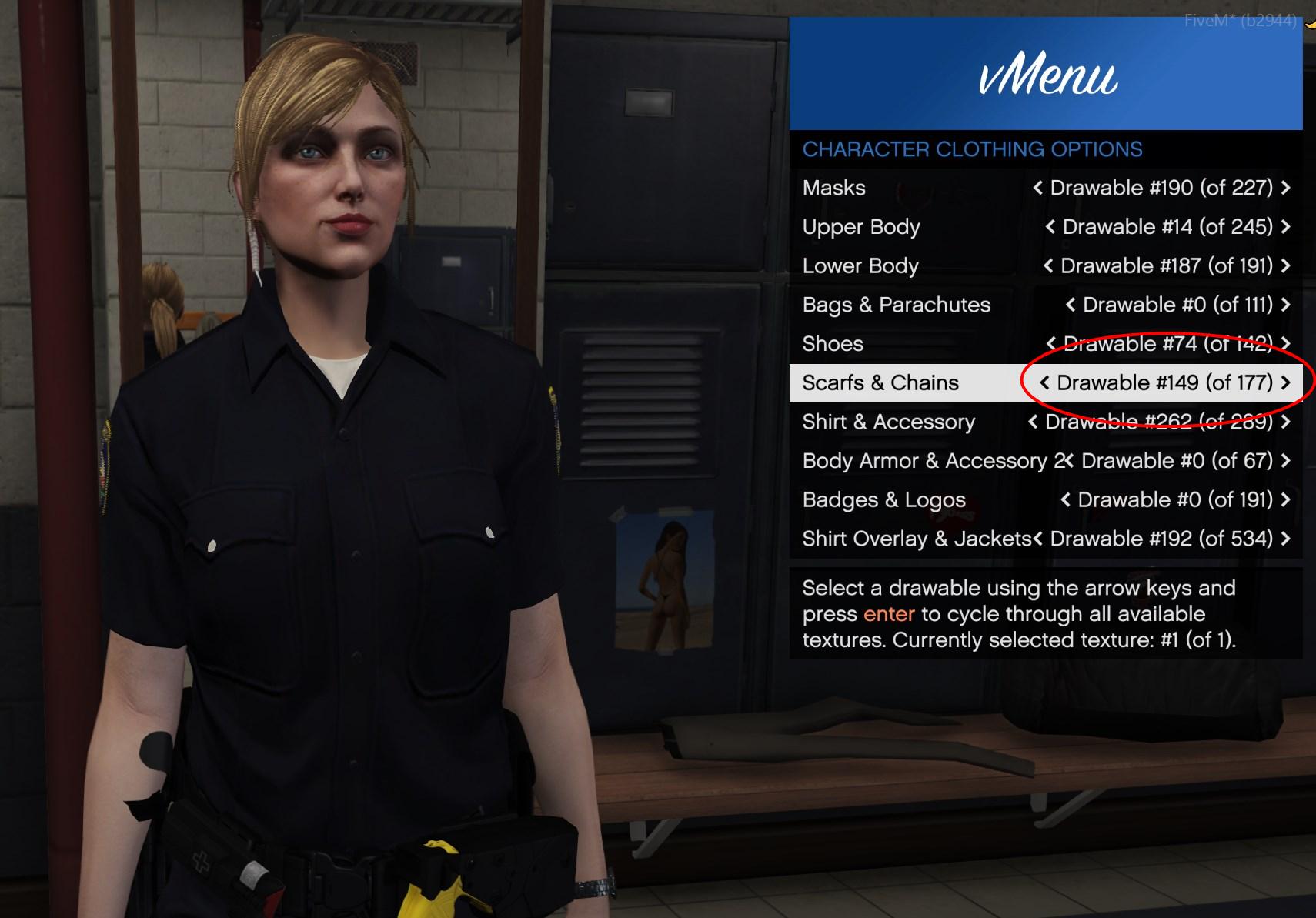This screenshot has height=918, width=1316.
Task: Click the right arrow for Masks drawables
Action: click(1286, 187)
